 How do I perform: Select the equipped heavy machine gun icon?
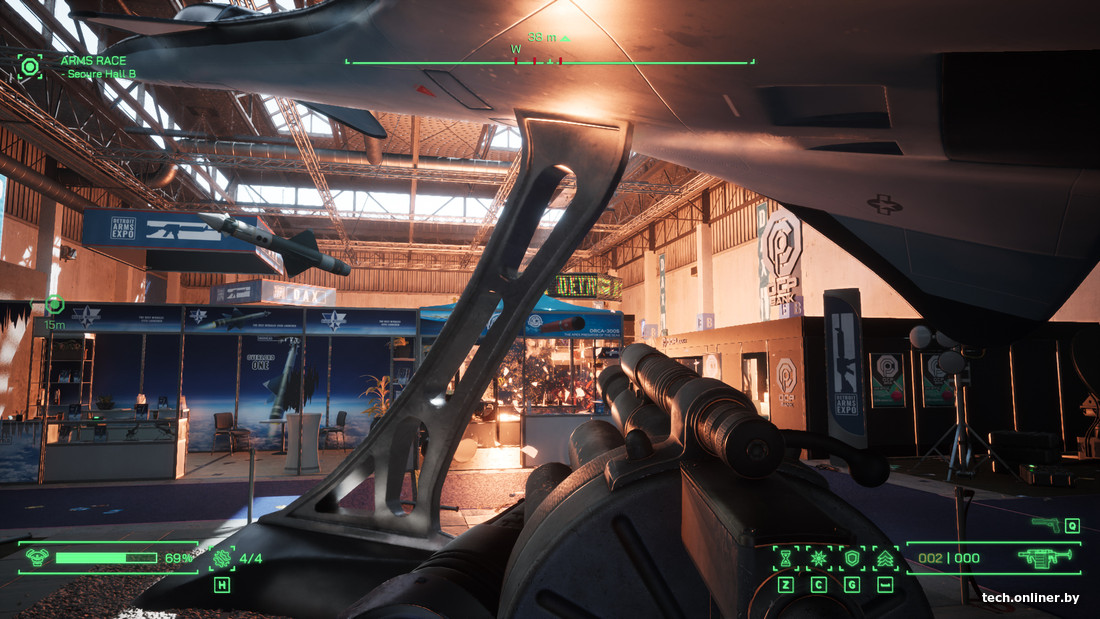coord(1044,558)
